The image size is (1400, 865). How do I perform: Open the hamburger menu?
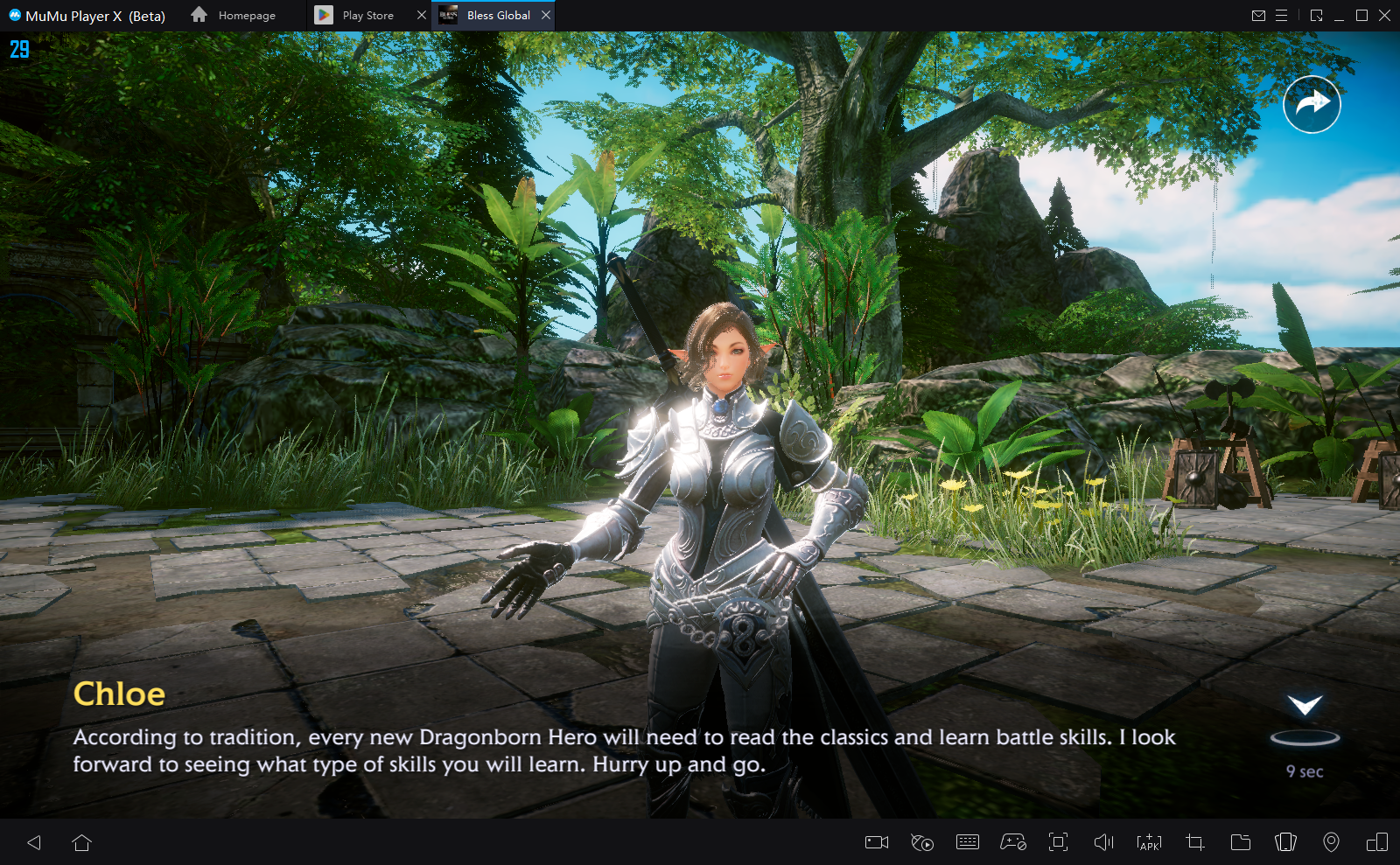(x=1282, y=15)
